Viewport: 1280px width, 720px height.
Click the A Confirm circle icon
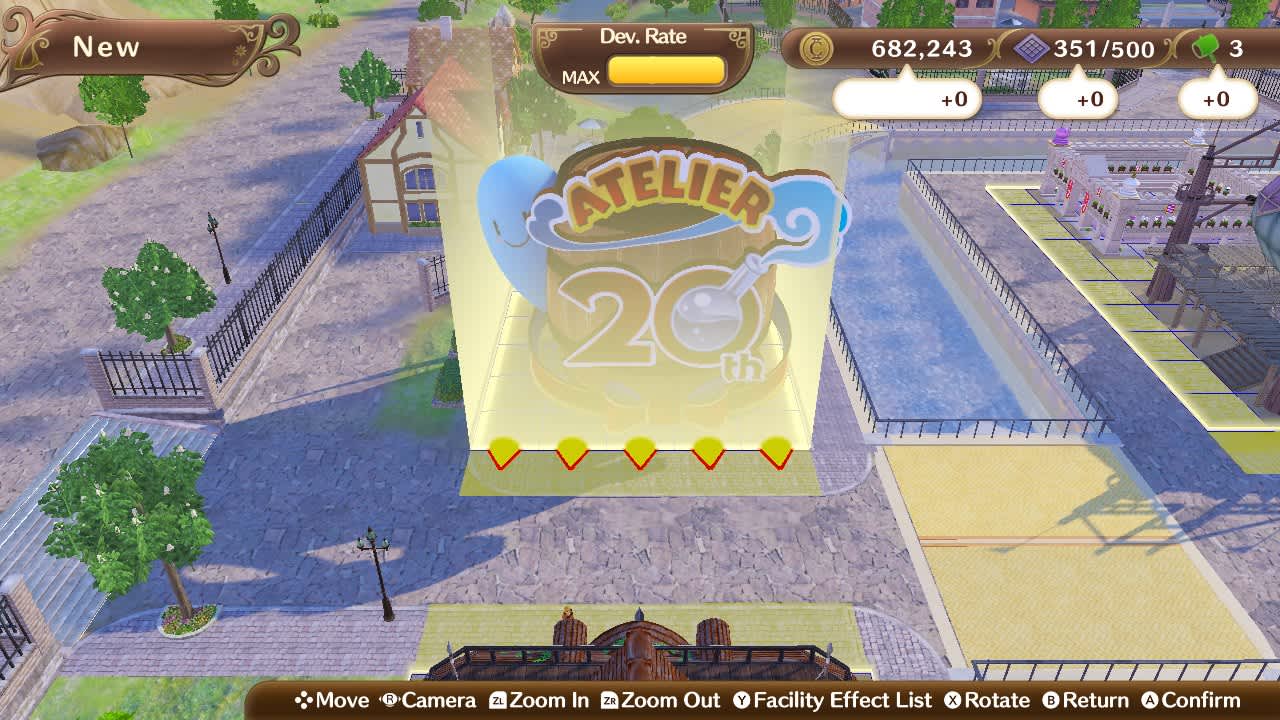pos(1148,700)
